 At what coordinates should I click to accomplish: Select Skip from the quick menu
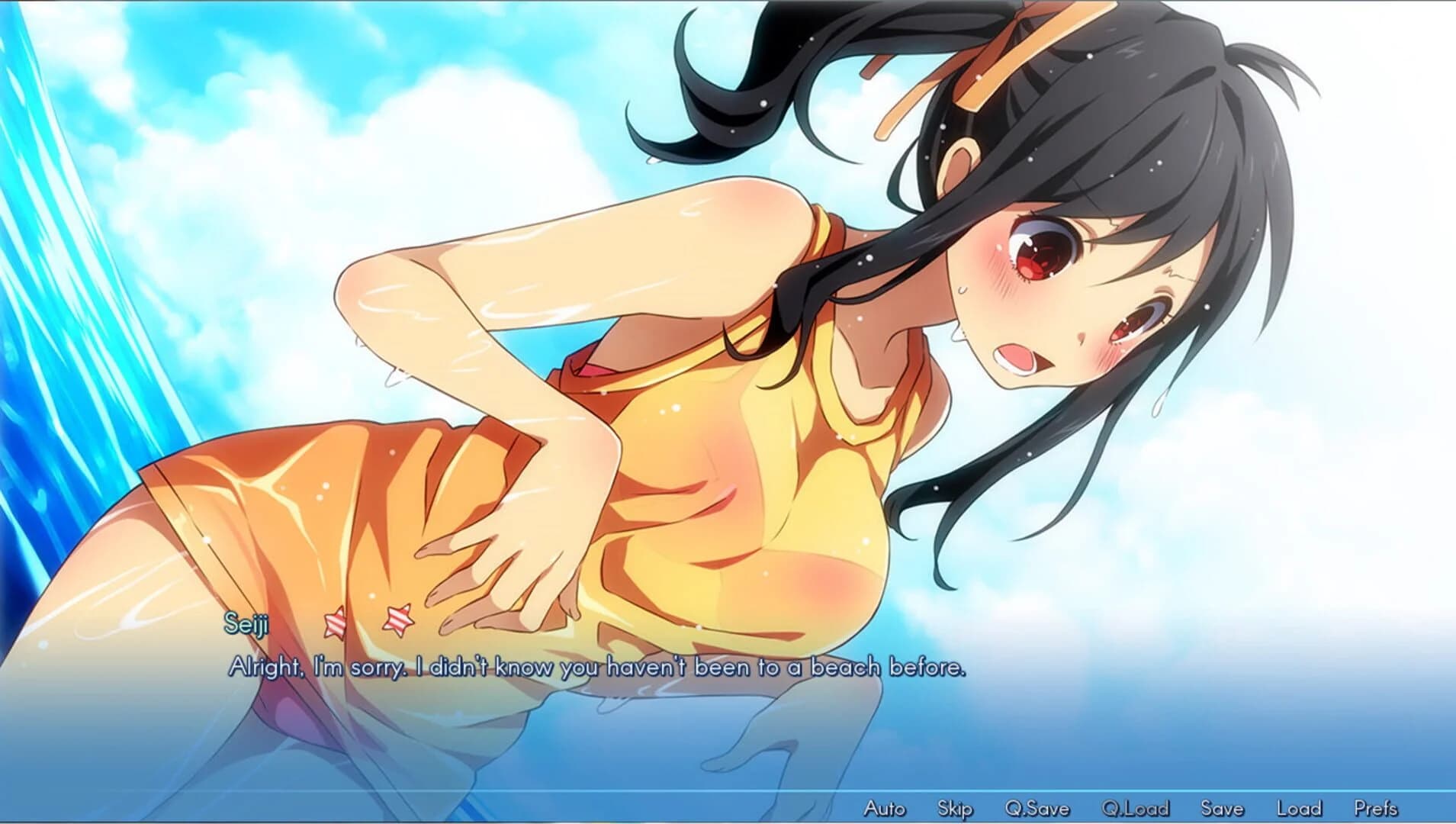[956, 808]
